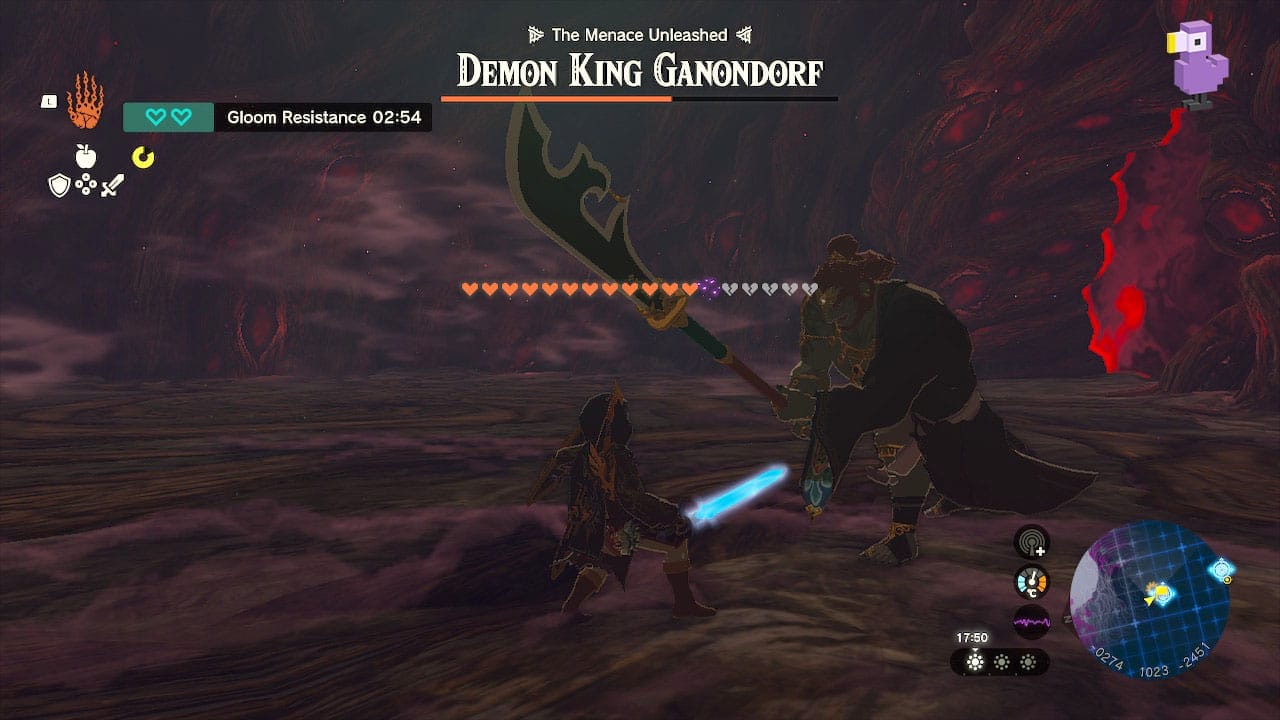Viewport: 1280px width, 720px height.
Task: Click the player arrow on the minimap
Action: [x=1150, y=600]
